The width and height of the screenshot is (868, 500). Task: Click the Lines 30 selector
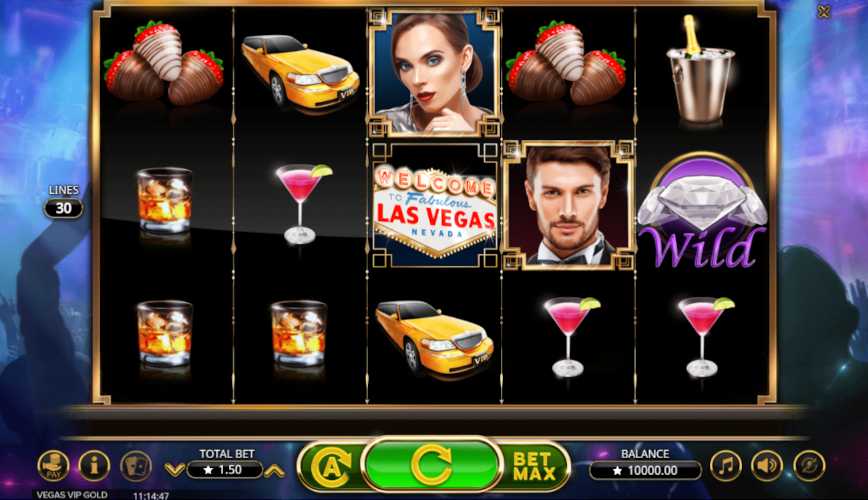click(x=63, y=209)
